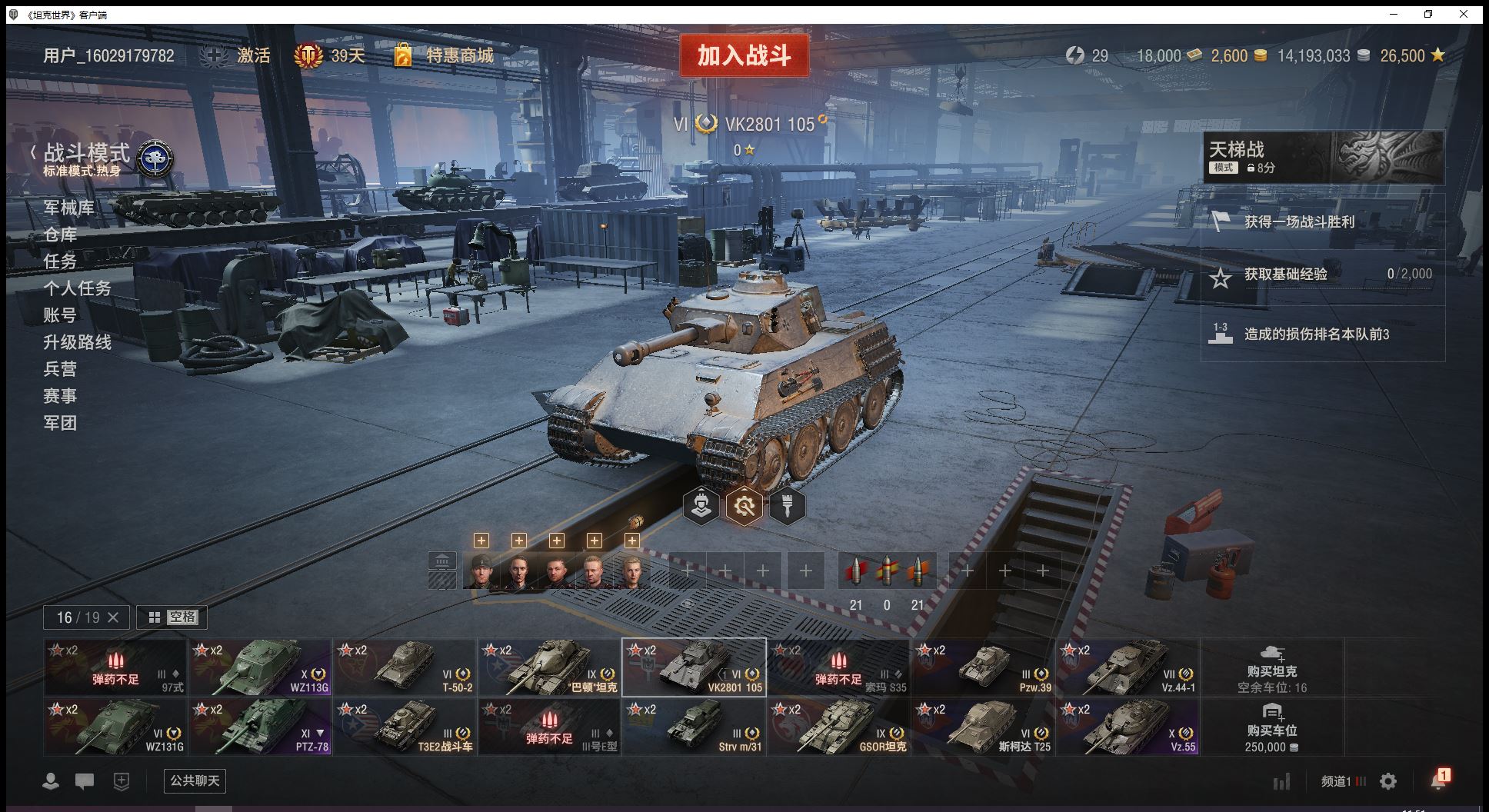Open the 军团 clan menu
The width and height of the screenshot is (1489, 812).
tap(60, 423)
